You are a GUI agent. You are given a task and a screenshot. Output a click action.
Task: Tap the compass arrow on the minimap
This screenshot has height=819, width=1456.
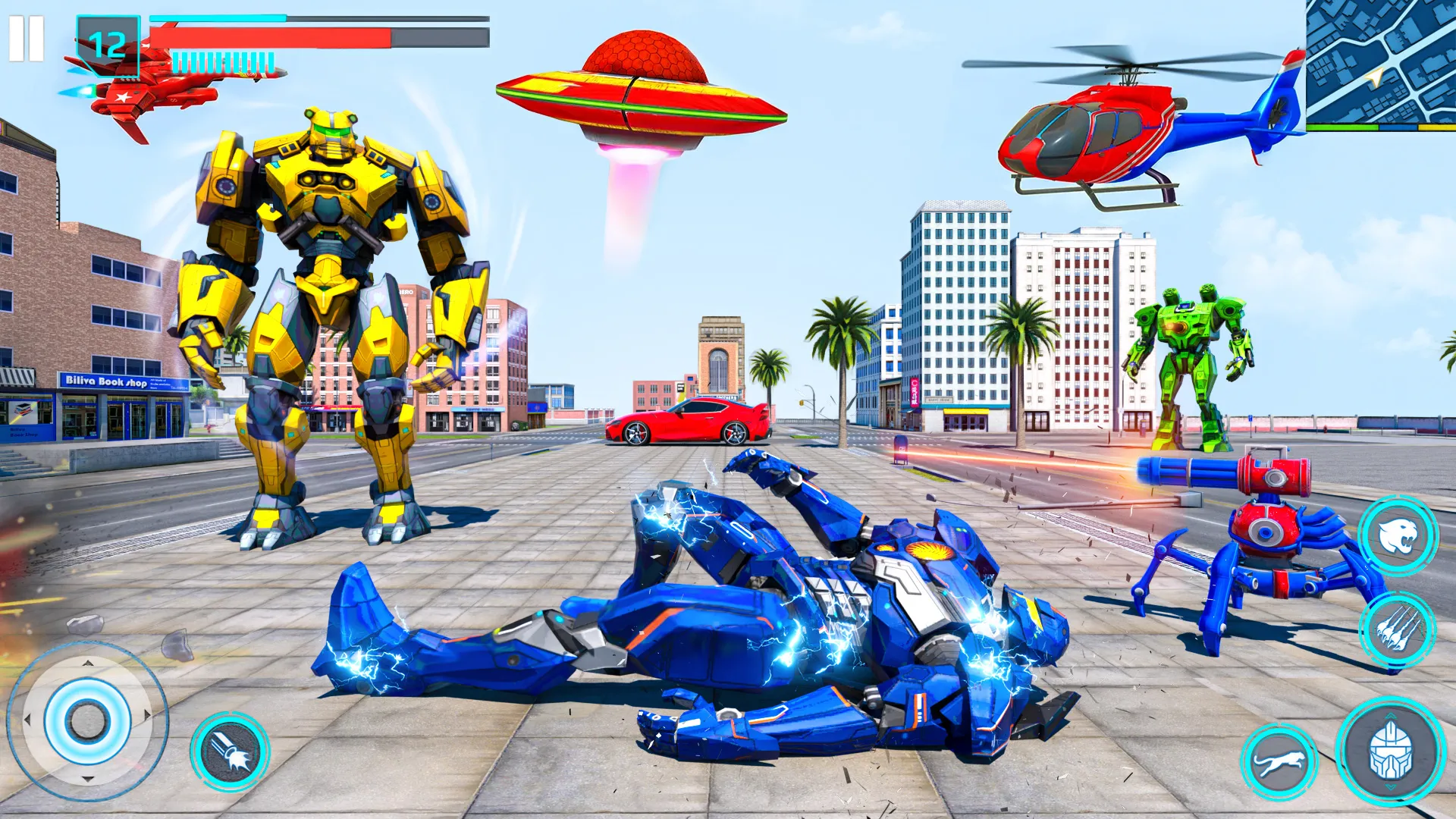[x=1375, y=77]
